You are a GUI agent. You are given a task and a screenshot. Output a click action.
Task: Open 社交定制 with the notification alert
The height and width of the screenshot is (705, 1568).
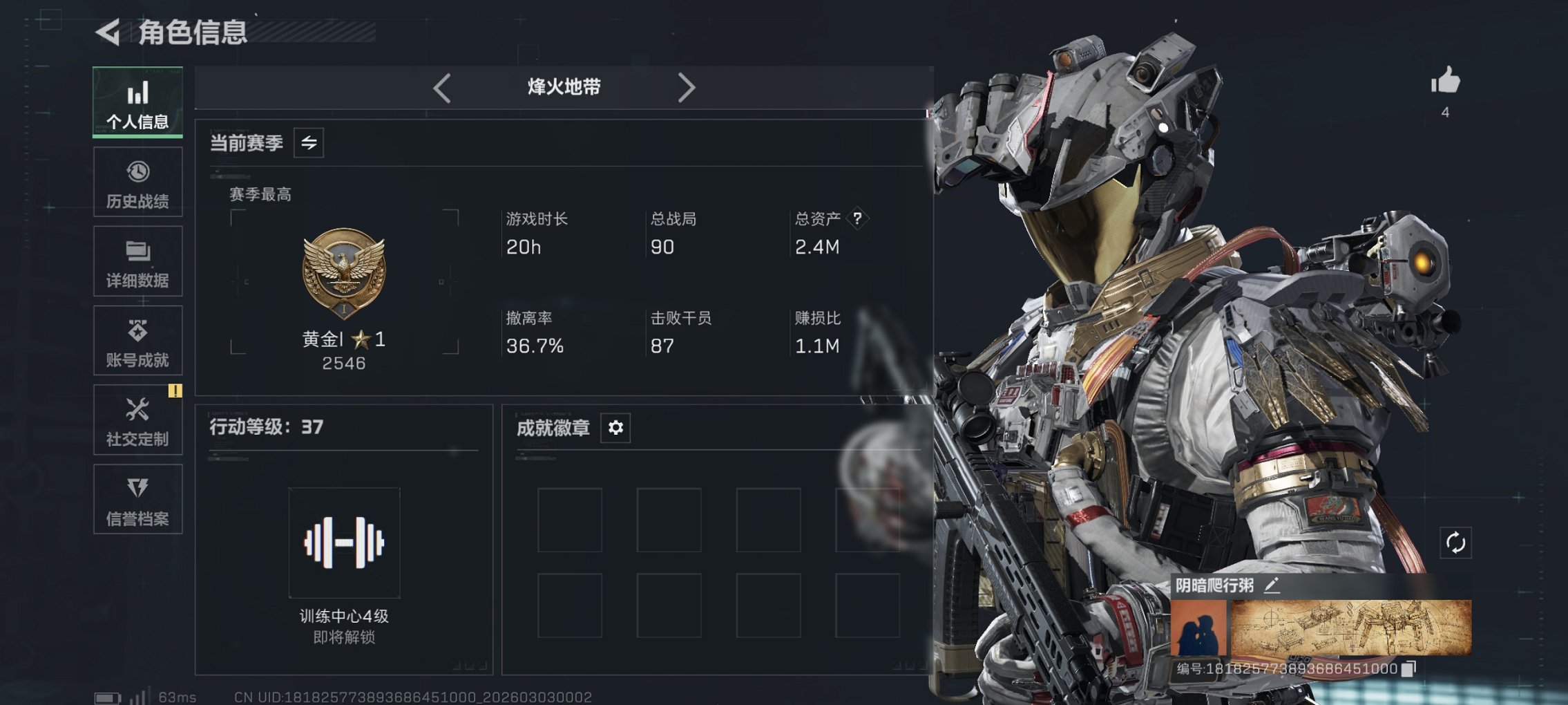tap(137, 420)
